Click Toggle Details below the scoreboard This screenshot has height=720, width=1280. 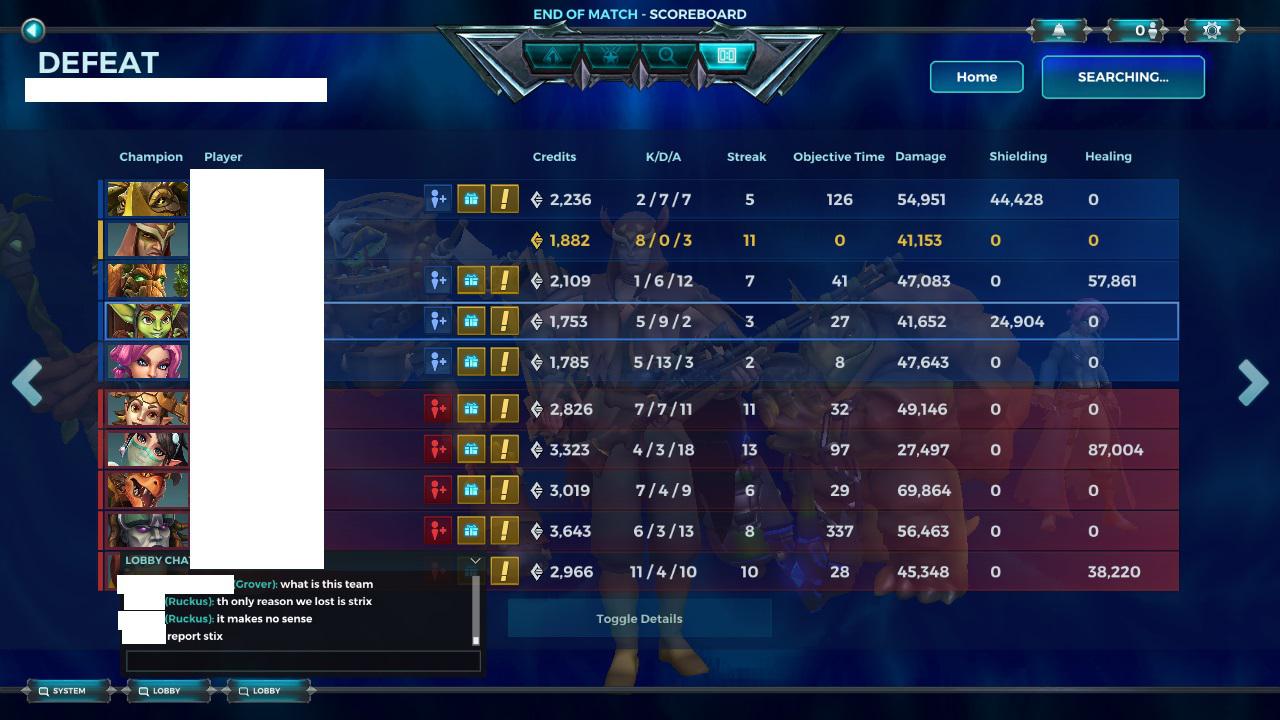(x=639, y=618)
